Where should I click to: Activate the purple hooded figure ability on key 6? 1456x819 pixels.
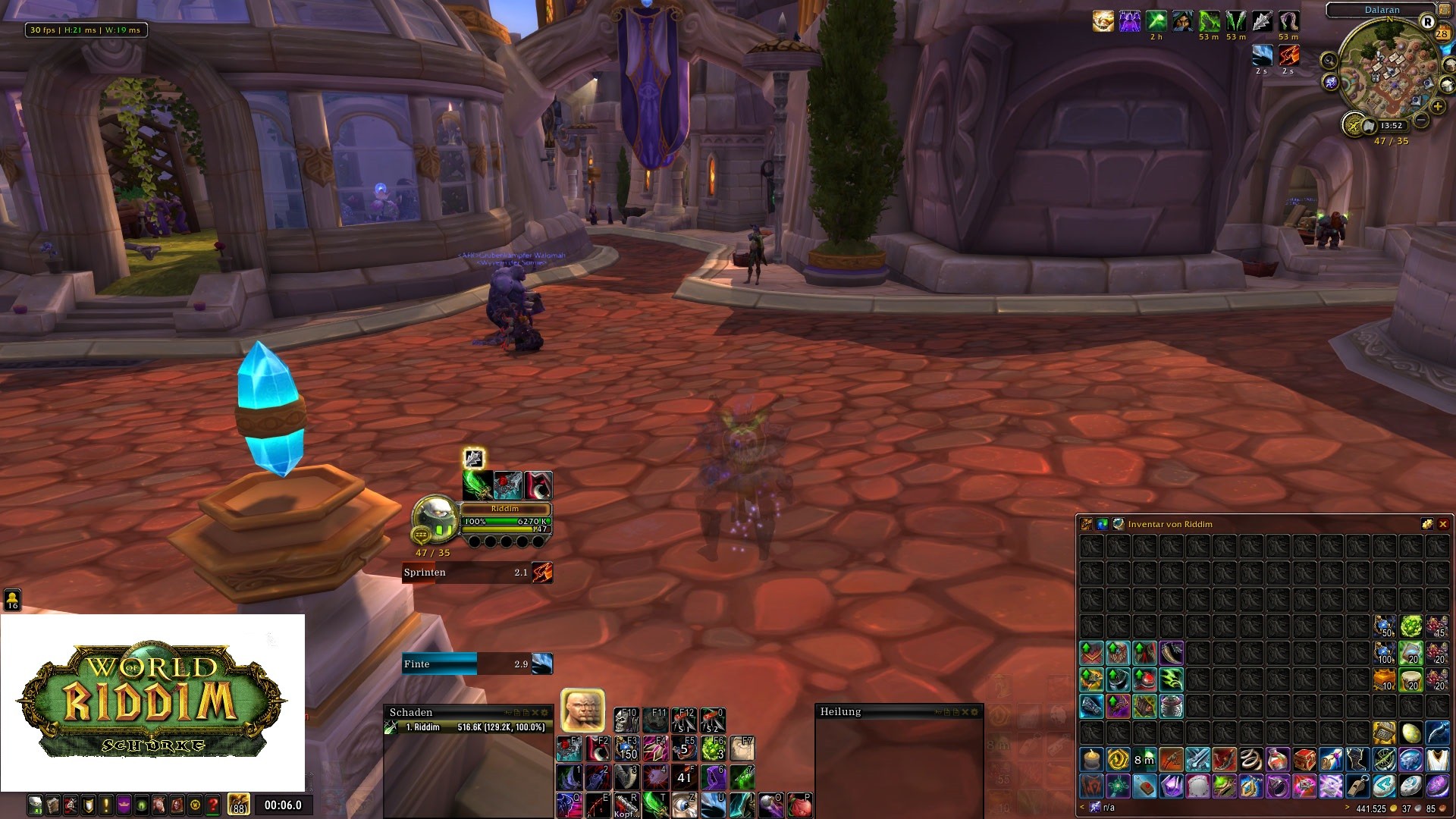(x=713, y=777)
